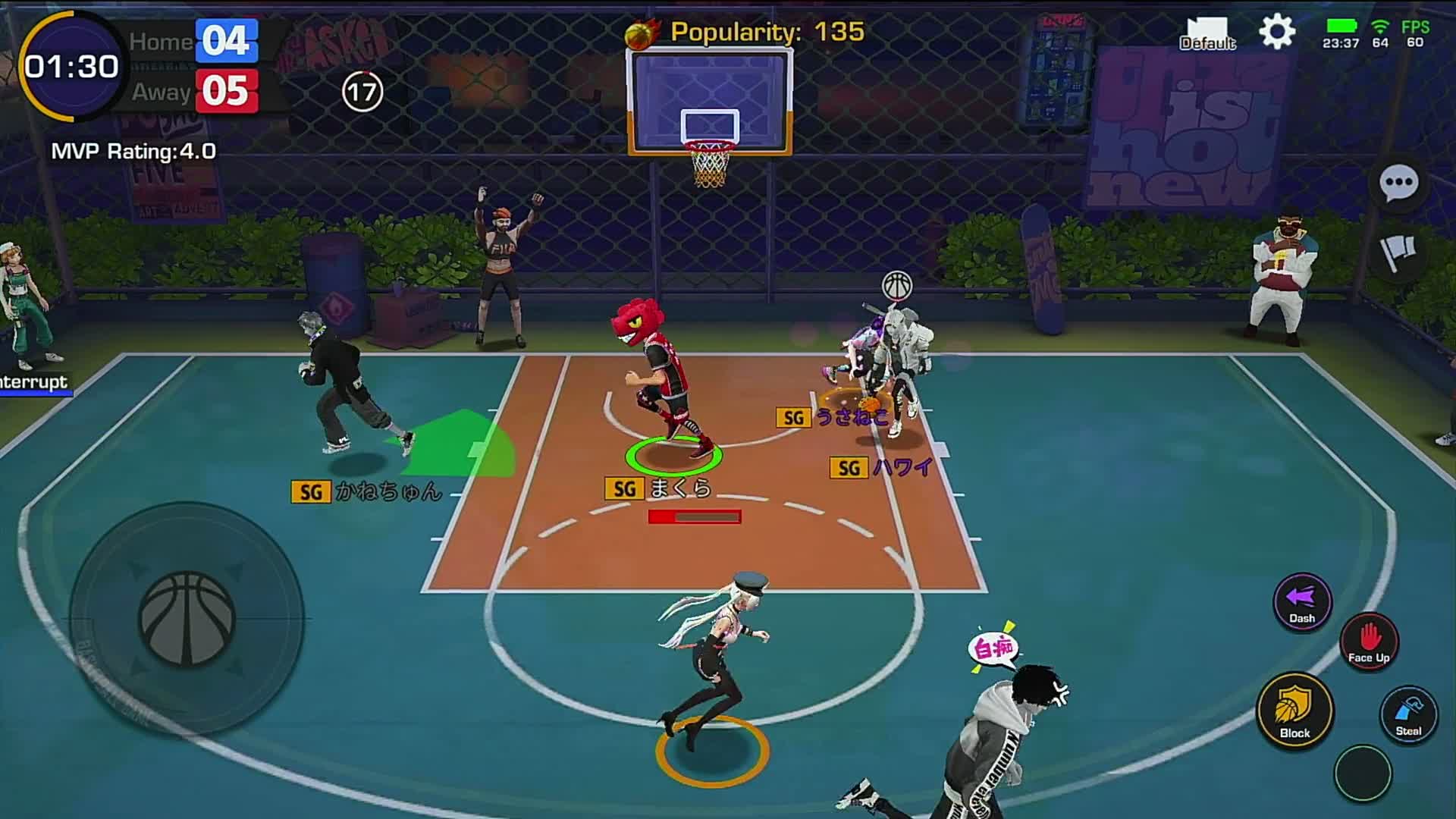The width and height of the screenshot is (1456, 819).
Task: Tap the blank round action button
Action: 1363,773
